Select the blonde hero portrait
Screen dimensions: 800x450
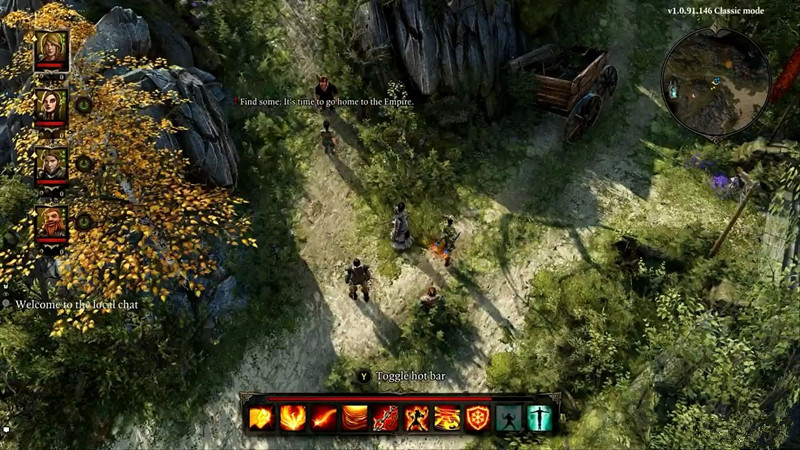click(51, 48)
